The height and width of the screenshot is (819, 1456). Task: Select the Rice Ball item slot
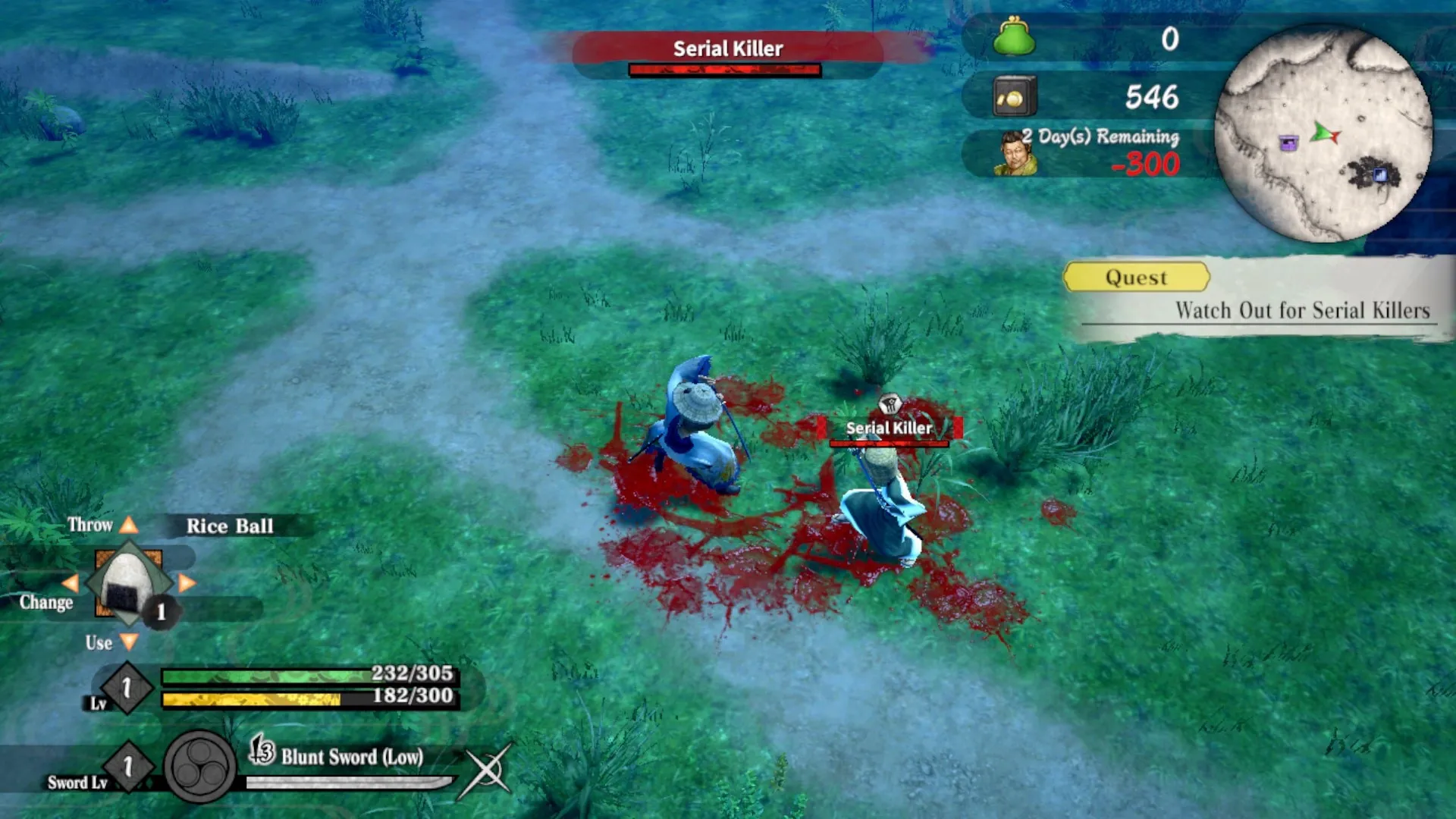(x=127, y=583)
